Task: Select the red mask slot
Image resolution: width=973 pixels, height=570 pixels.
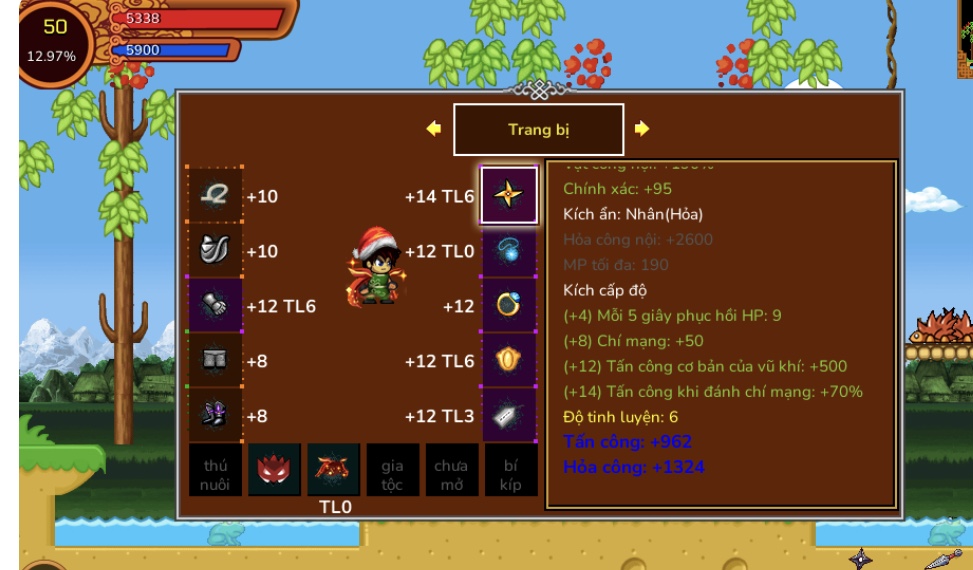Action: click(274, 471)
